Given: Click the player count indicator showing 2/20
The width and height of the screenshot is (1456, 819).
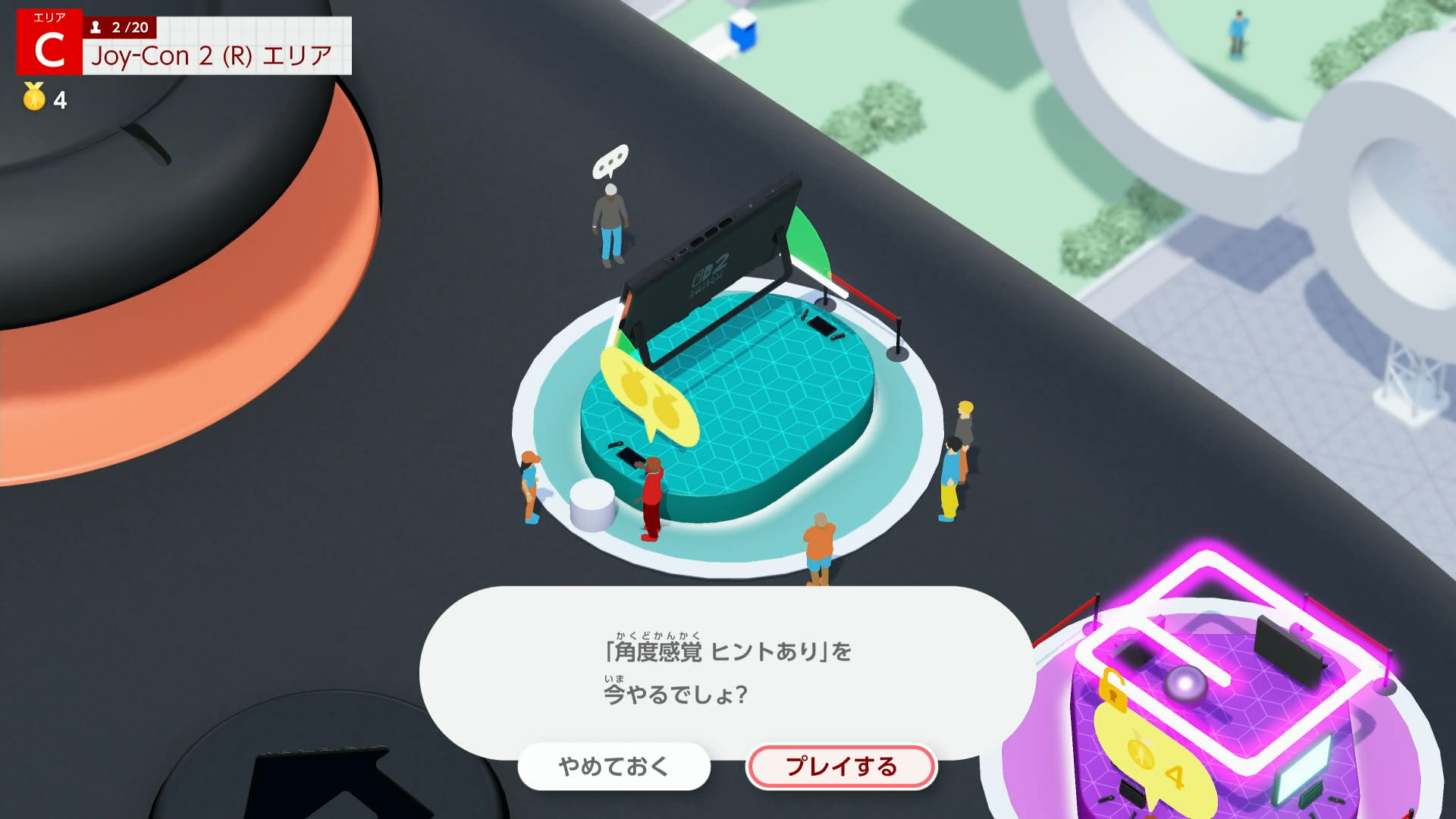Looking at the screenshot, I should (x=121, y=27).
